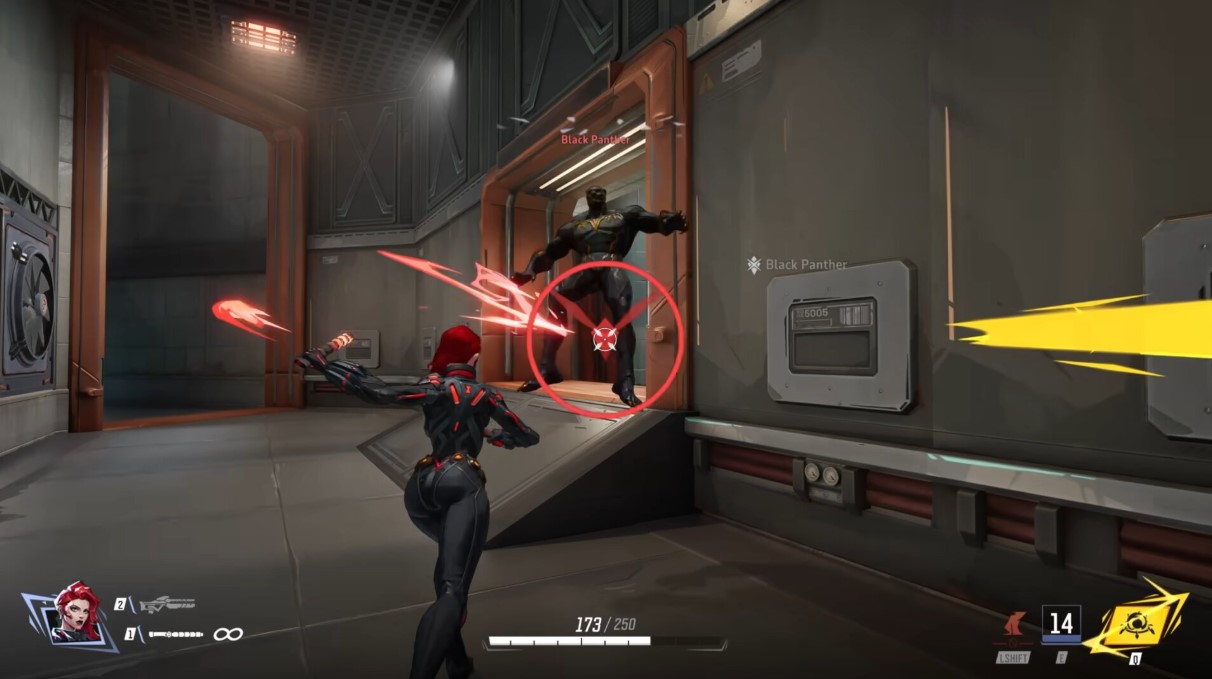Click the ability on 14-second cooldown
This screenshot has width=1212, height=679.
click(x=1060, y=625)
